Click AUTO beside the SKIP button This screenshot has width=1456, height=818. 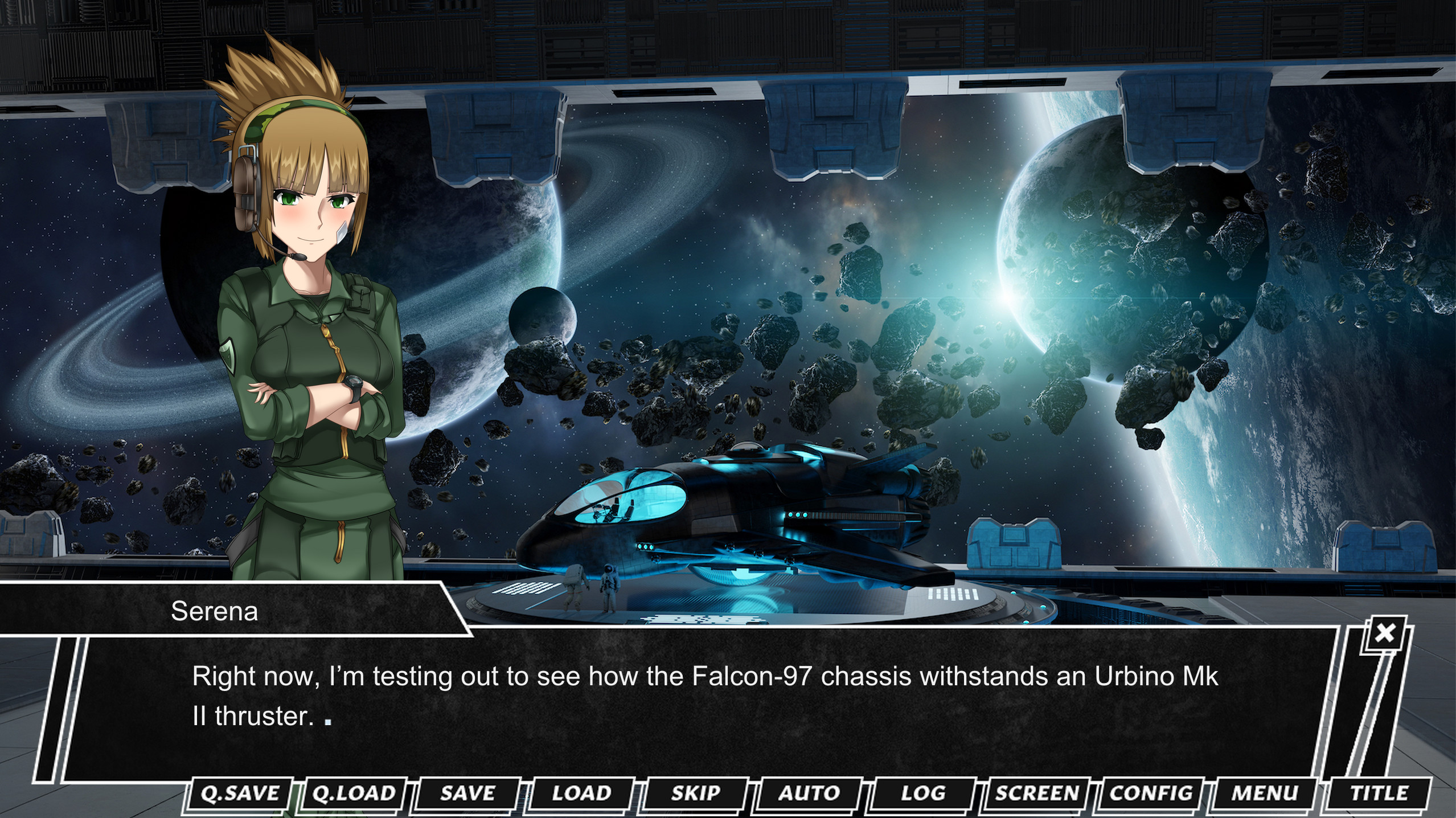(809, 792)
